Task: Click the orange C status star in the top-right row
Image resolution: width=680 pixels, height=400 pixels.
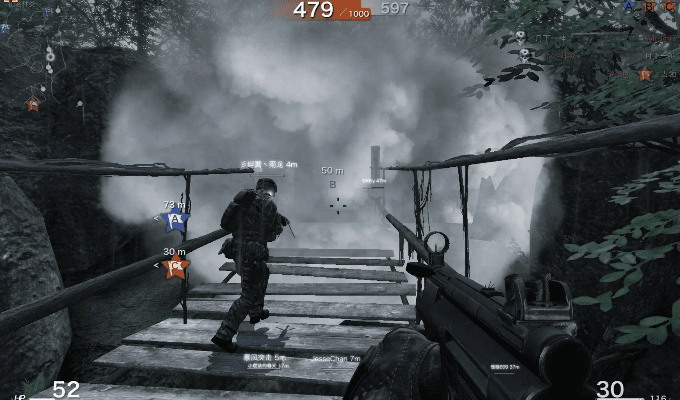Action: [x=669, y=6]
